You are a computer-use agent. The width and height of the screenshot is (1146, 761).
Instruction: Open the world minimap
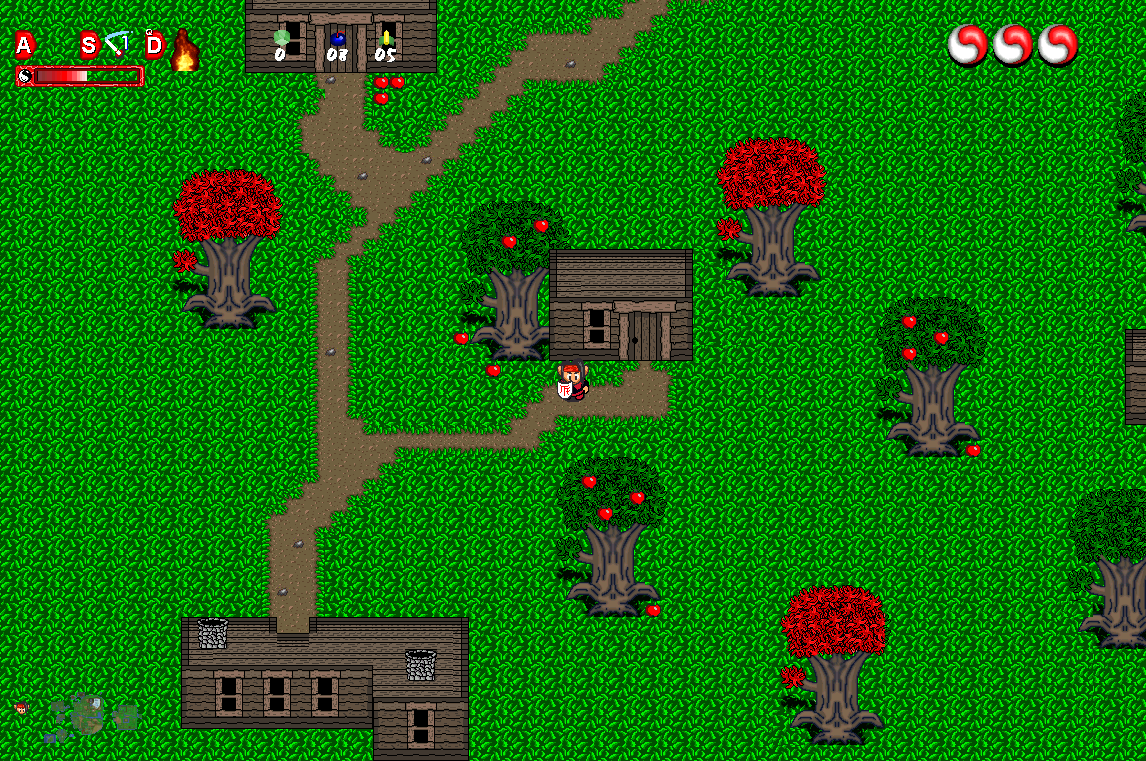90,716
